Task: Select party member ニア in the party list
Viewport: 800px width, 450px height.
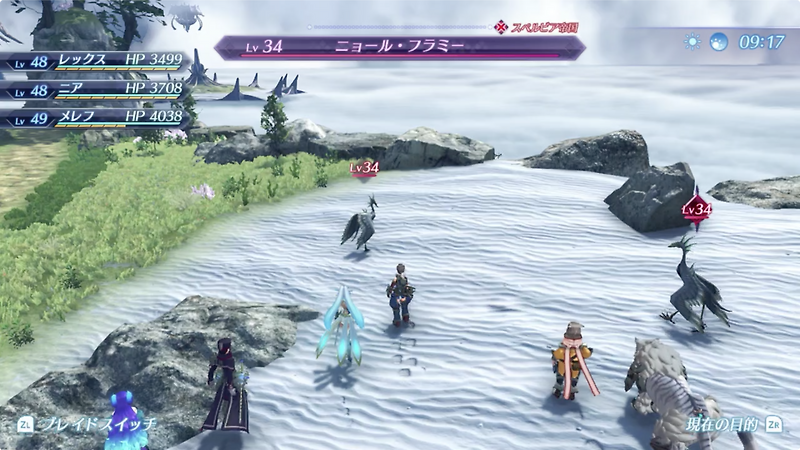Action: click(x=98, y=90)
